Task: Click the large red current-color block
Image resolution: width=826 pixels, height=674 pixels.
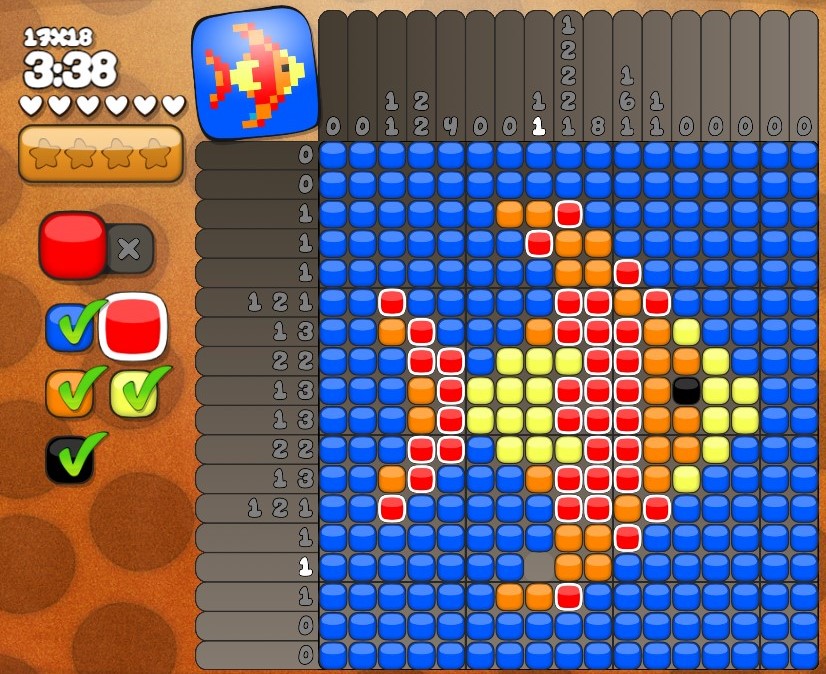Action: pyautogui.click(x=73, y=245)
